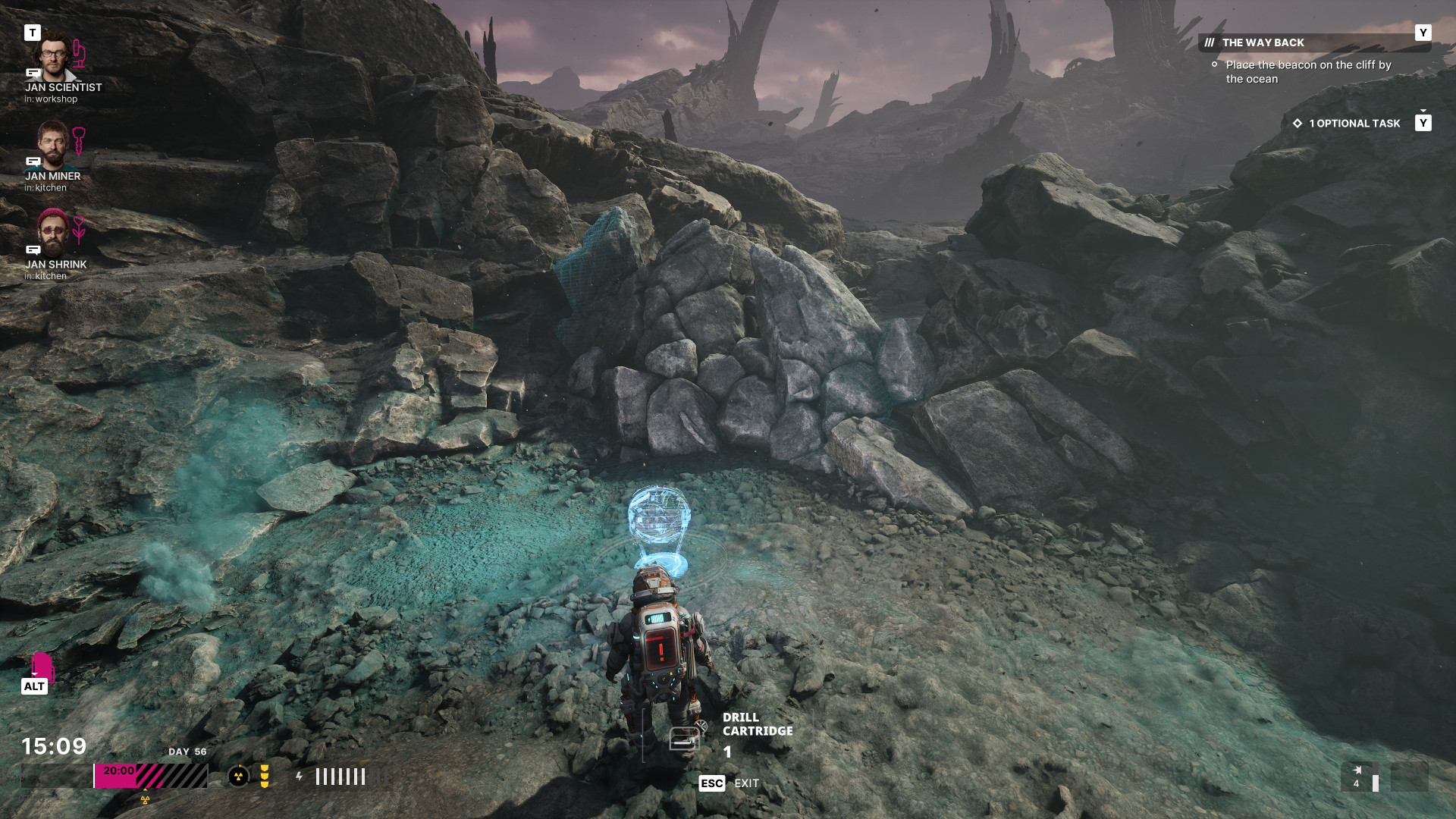Open the pink suit icon above ALT
1456x819 pixels.
pos(42,667)
